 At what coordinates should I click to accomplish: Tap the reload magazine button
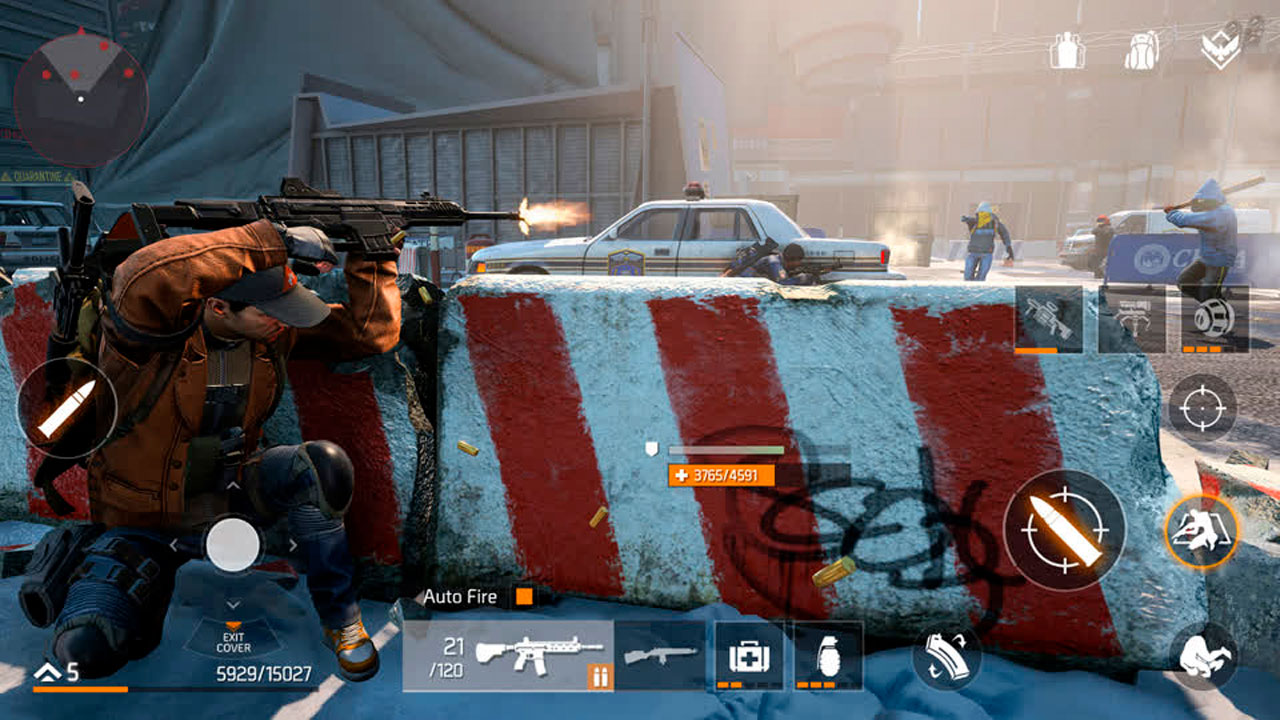(x=946, y=657)
